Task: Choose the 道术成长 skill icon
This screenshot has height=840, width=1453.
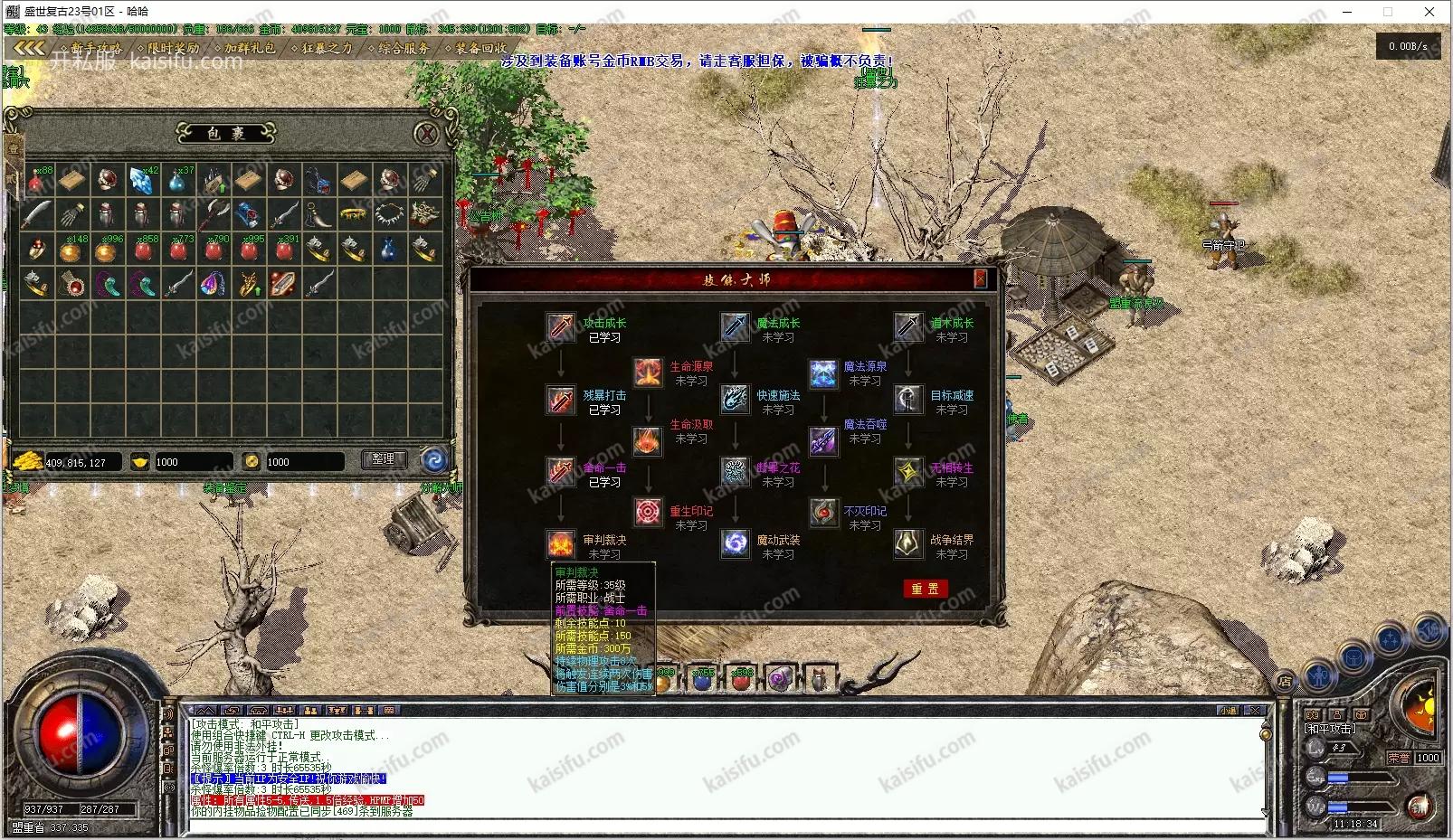Action: [908, 327]
